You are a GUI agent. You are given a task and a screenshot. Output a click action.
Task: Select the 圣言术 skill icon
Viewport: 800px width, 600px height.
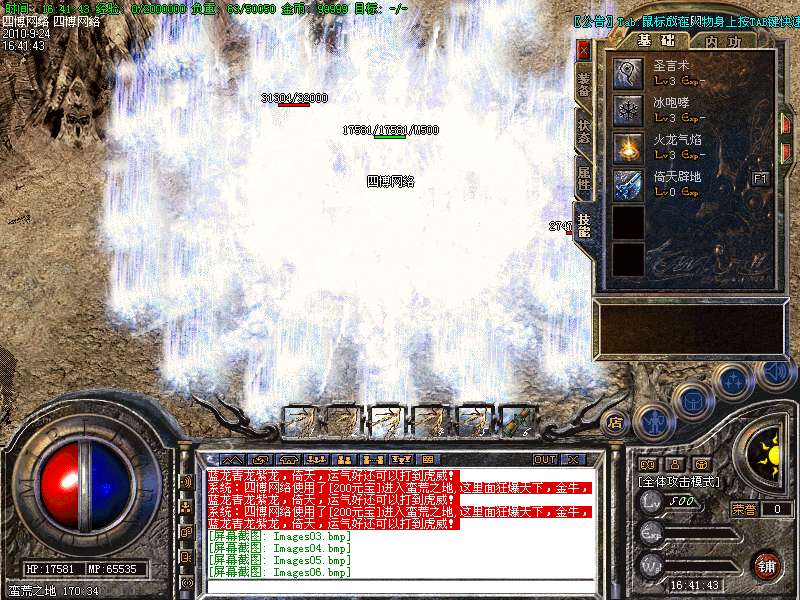pos(628,72)
